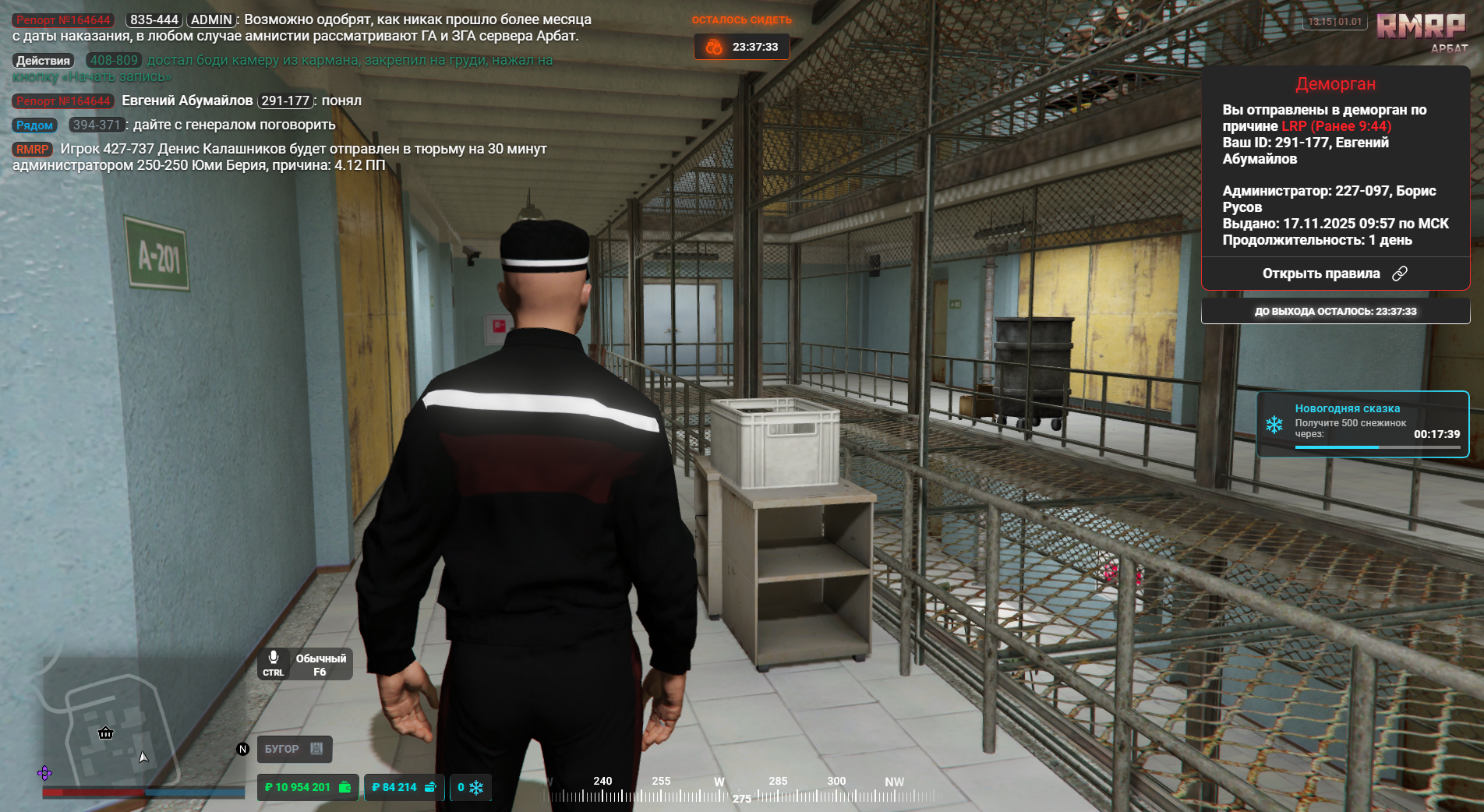Select the Рядом chat channel tag
1484x812 pixels.
coord(34,125)
